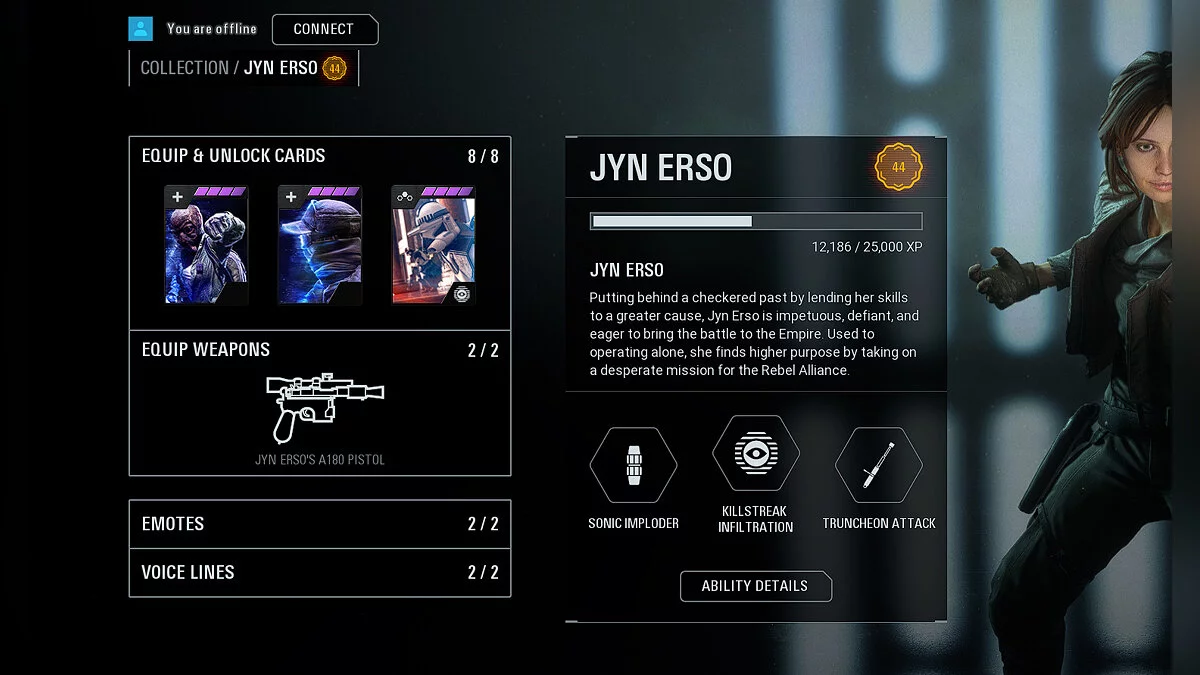Click the CONNECT button
The image size is (1200, 675).
[x=324, y=29]
